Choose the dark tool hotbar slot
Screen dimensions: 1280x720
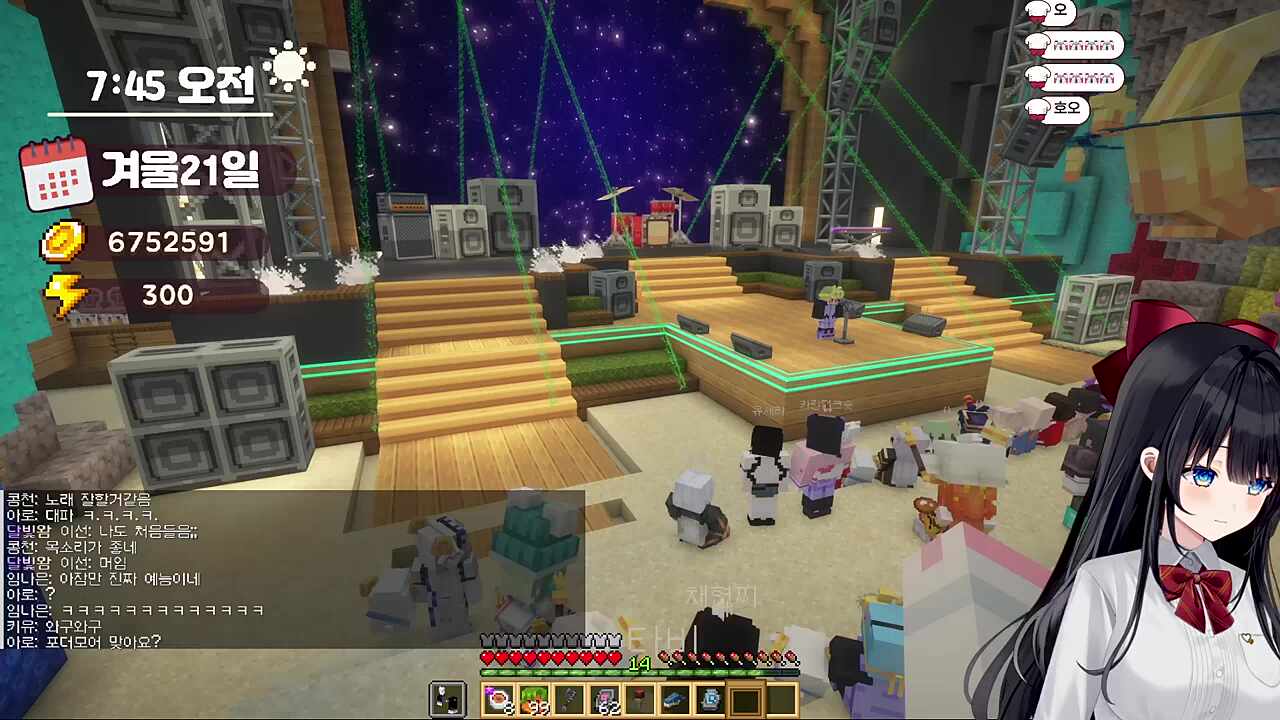click(569, 700)
